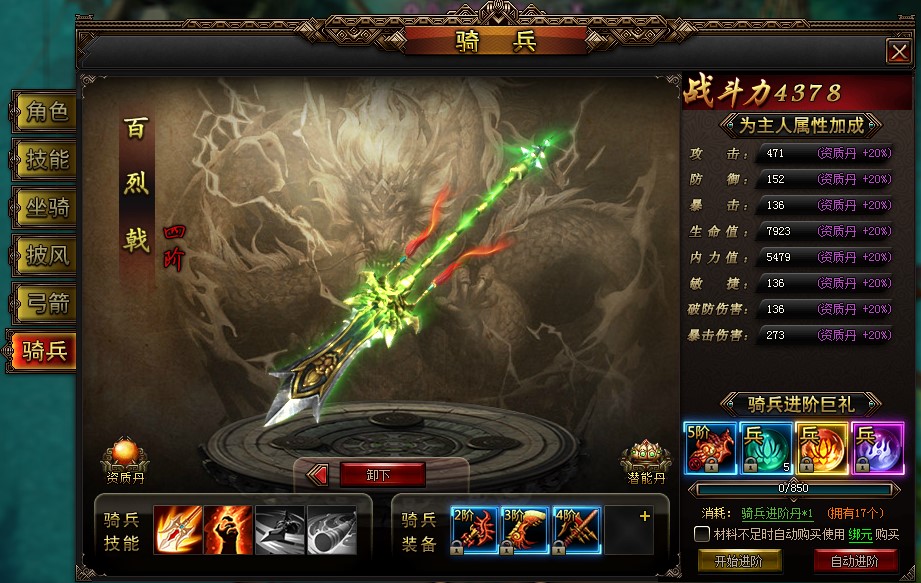Pick the 3阶 cavalry equipment slot
The height and width of the screenshot is (583, 921).
click(x=526, y=530)
